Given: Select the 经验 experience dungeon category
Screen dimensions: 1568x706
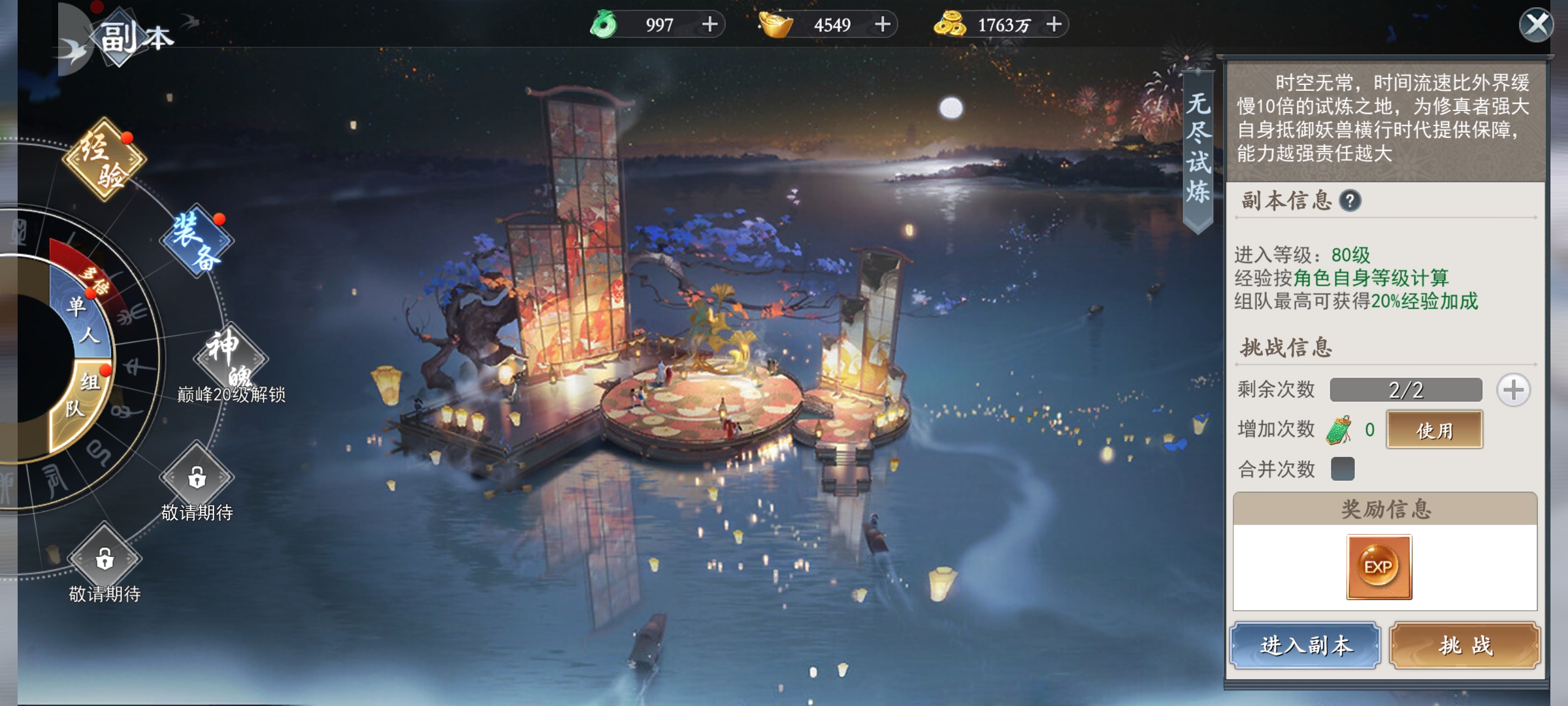Looking at the screenshot, I should (104, 159).
